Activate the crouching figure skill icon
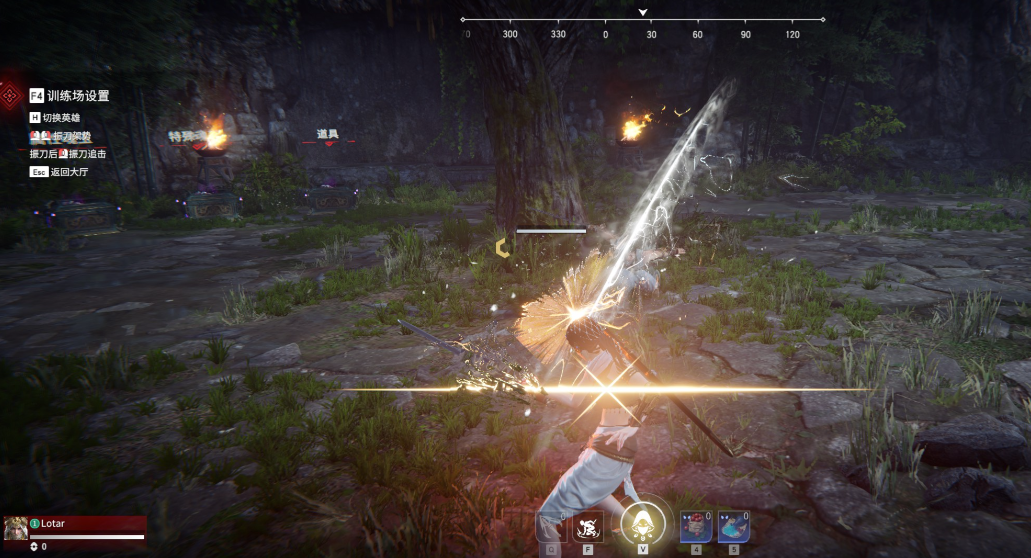 588,526
